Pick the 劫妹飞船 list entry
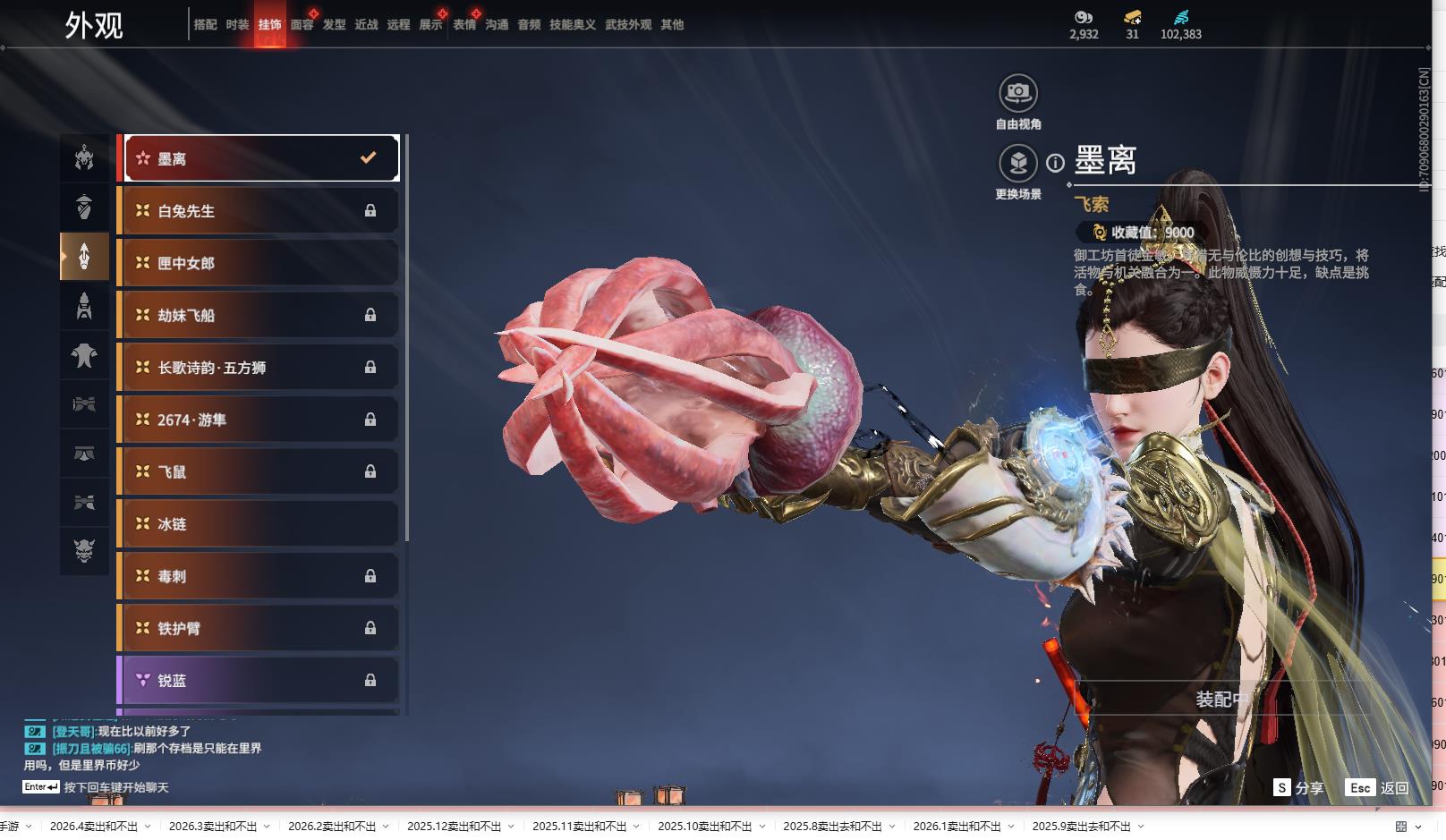The image size is (1446, 840). point(259,315)
